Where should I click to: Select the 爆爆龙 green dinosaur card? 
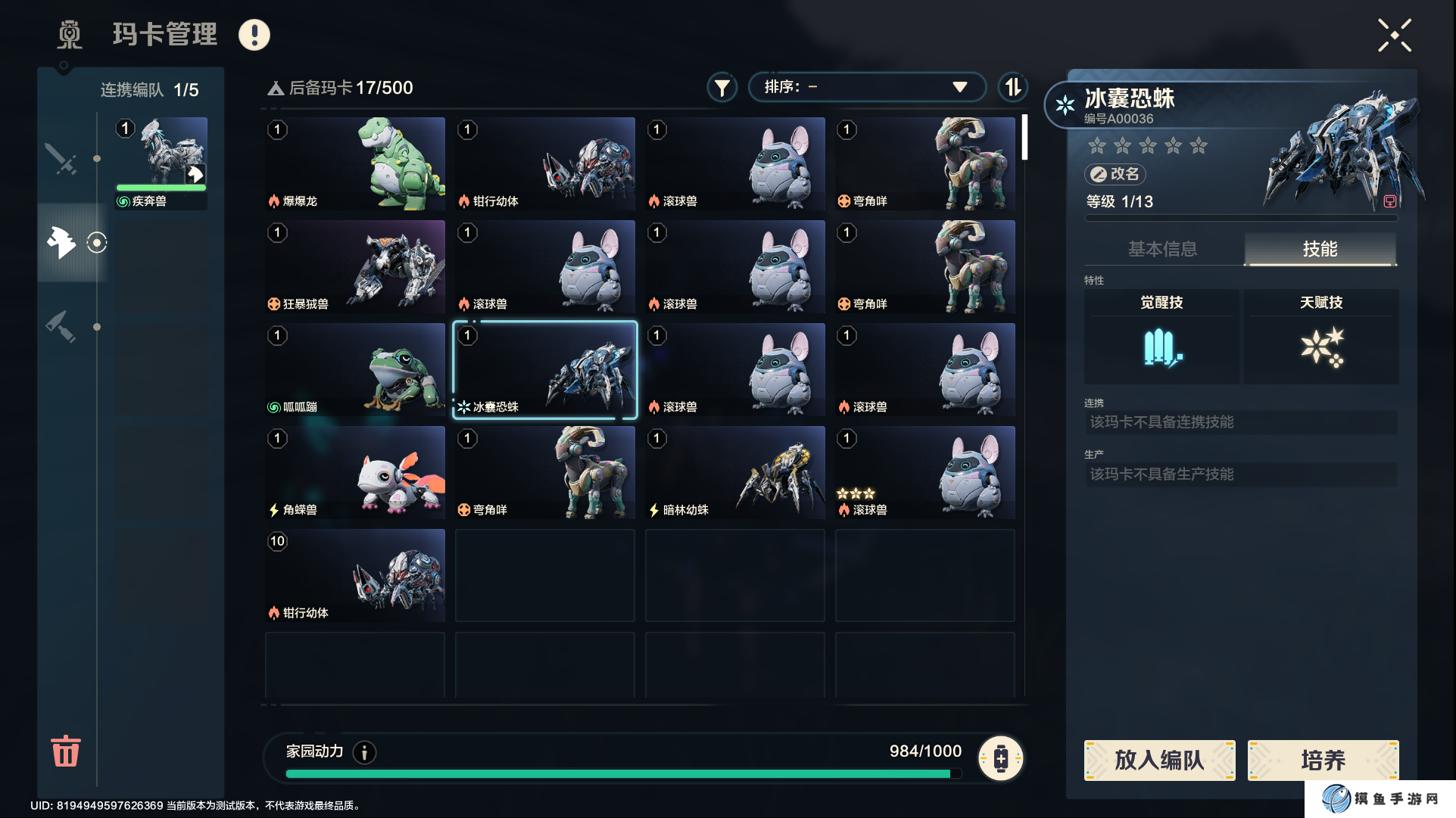coord(355,163)
